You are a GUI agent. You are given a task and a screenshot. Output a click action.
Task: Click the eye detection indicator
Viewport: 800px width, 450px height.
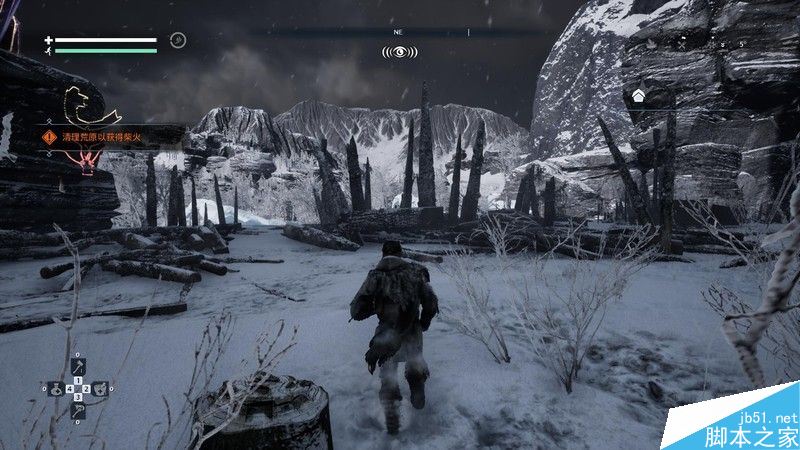click(399, 51)
